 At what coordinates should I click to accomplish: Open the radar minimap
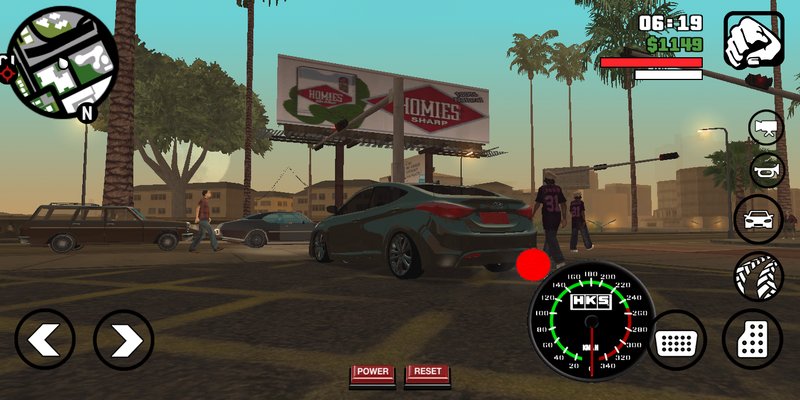[x=62, y=62]
